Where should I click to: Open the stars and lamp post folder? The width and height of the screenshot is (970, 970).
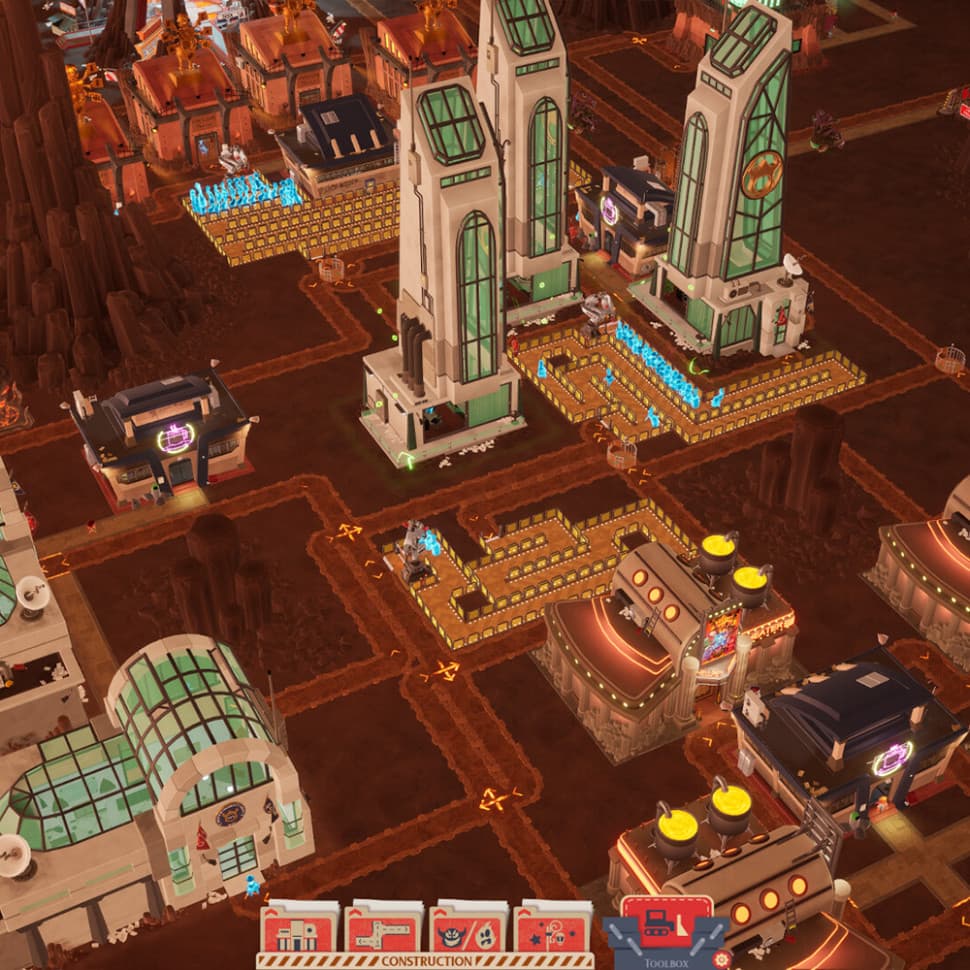[x=552, y=928]
